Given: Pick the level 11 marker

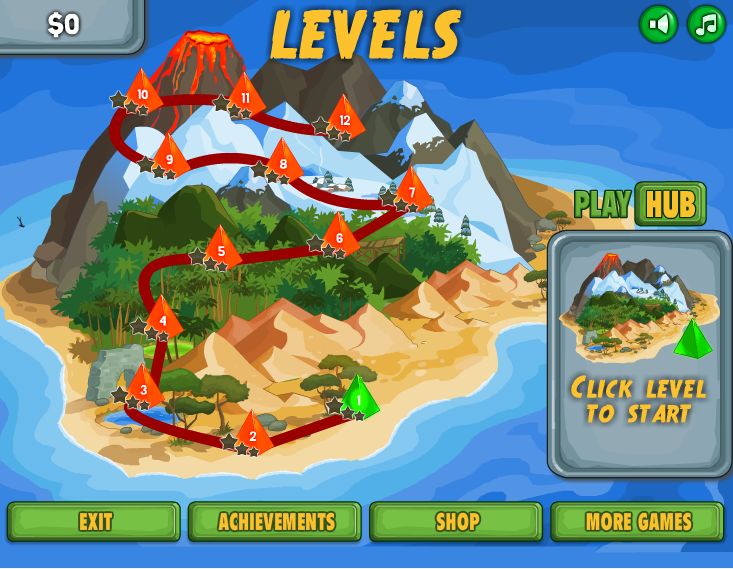Looking at the screenshot, I should [246, 97].
